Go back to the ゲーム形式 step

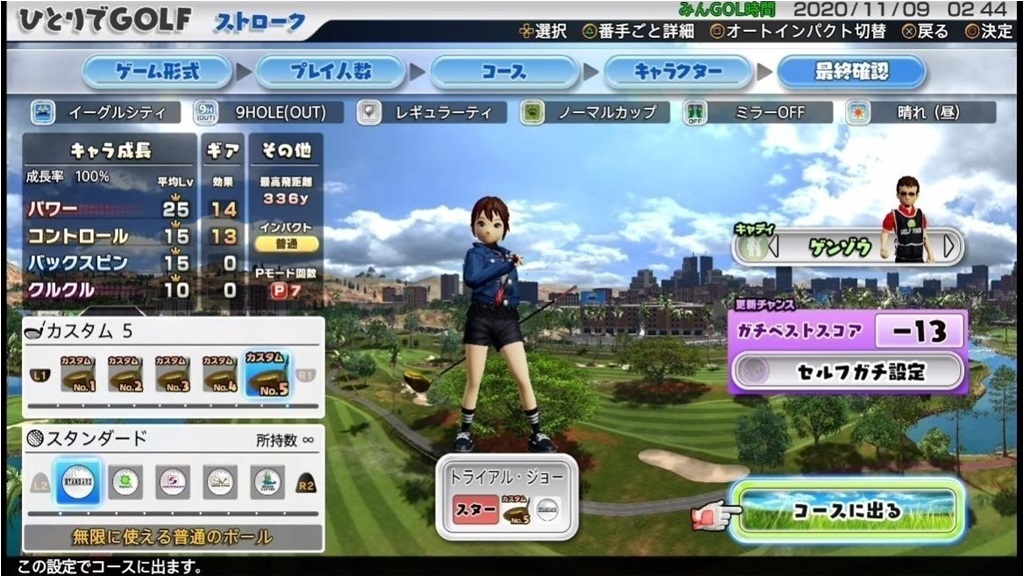point(157,72)
